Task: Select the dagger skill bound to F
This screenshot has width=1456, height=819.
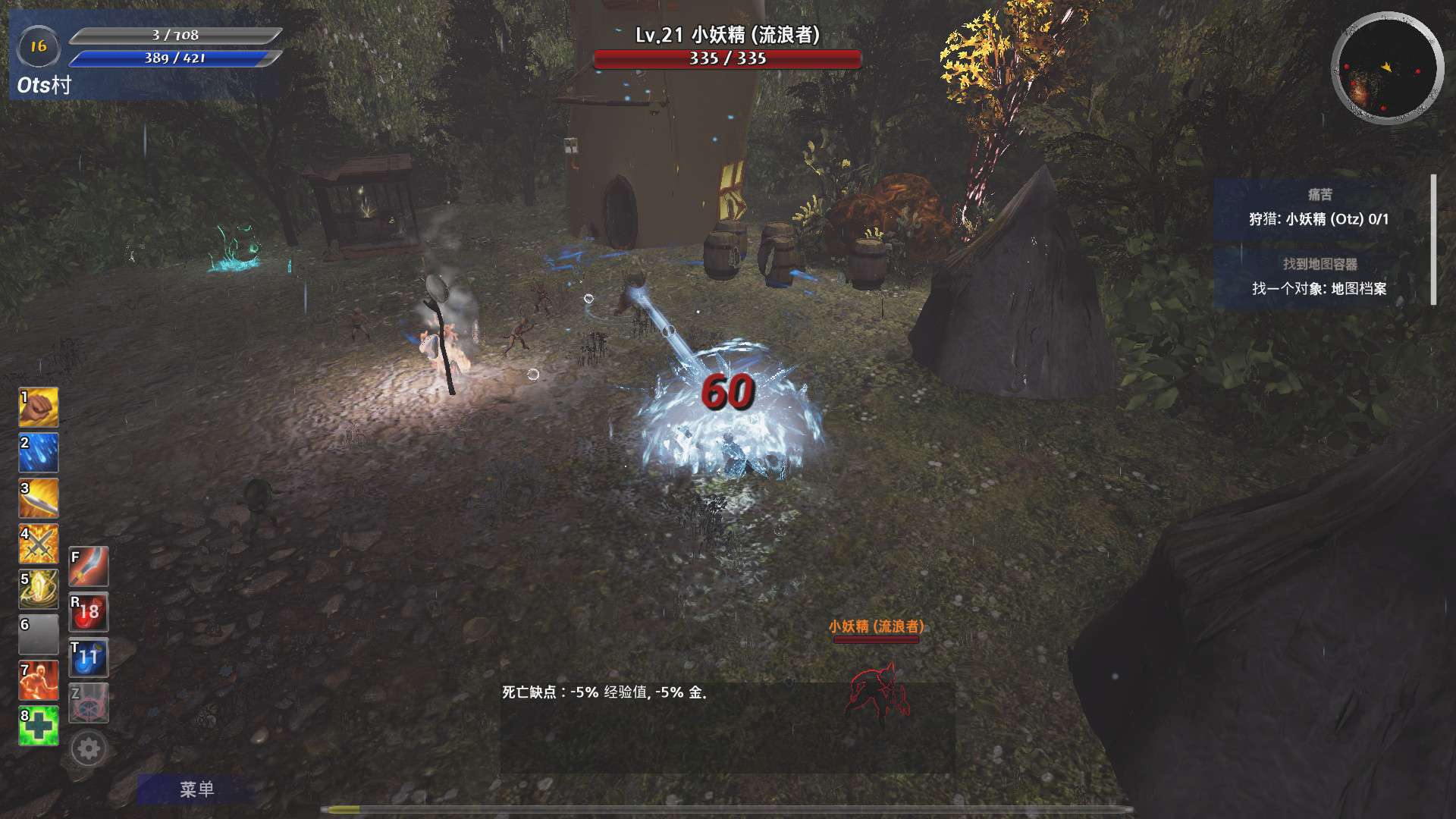Action: (89, 566)
